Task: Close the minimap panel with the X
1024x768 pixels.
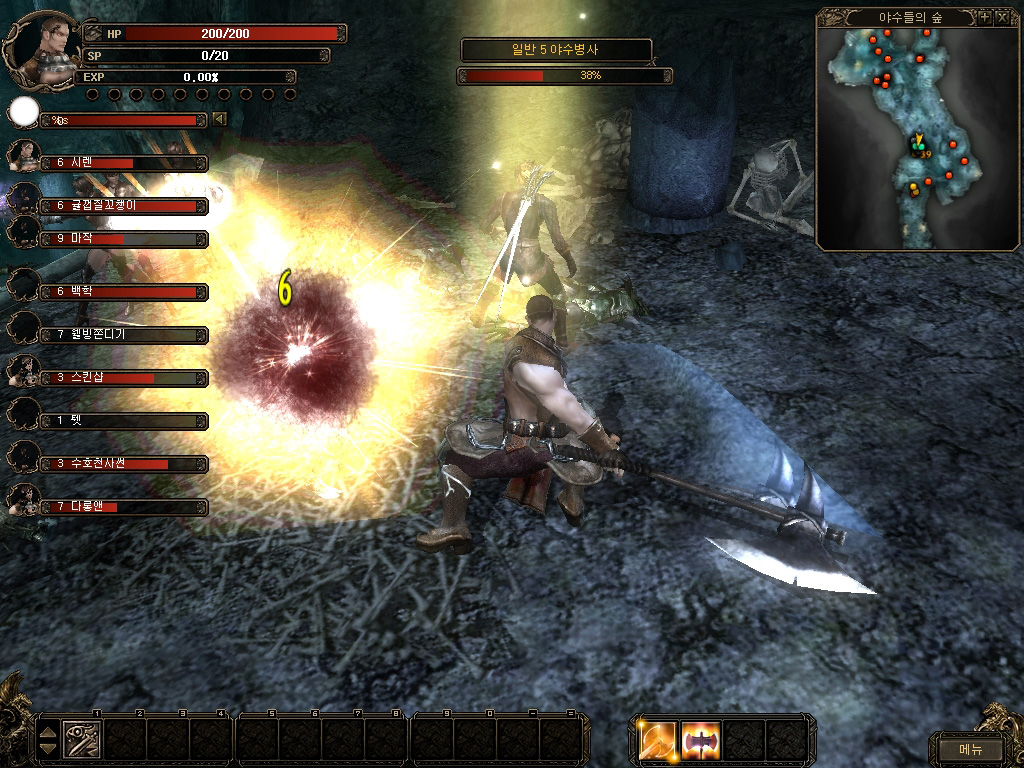Action: coord(1001,18)
